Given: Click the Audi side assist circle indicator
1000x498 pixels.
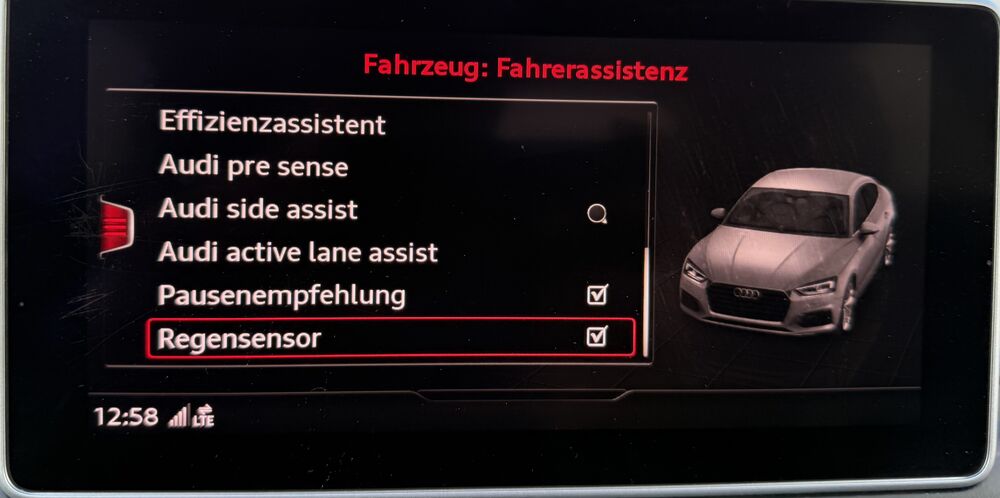Looking at the screenshot, I should pos(597,213).
